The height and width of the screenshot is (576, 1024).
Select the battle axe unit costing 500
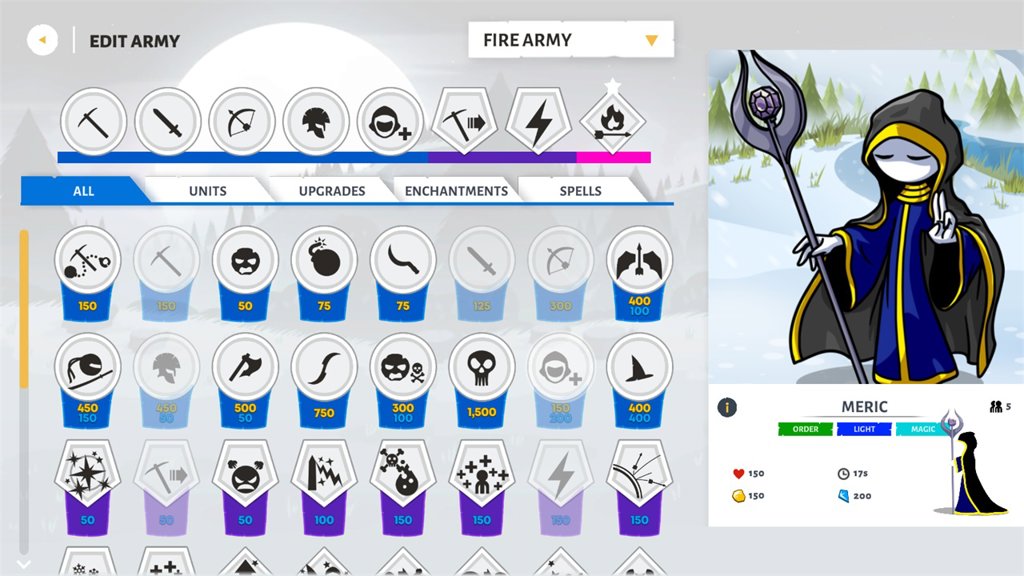[x=245, y=370]
